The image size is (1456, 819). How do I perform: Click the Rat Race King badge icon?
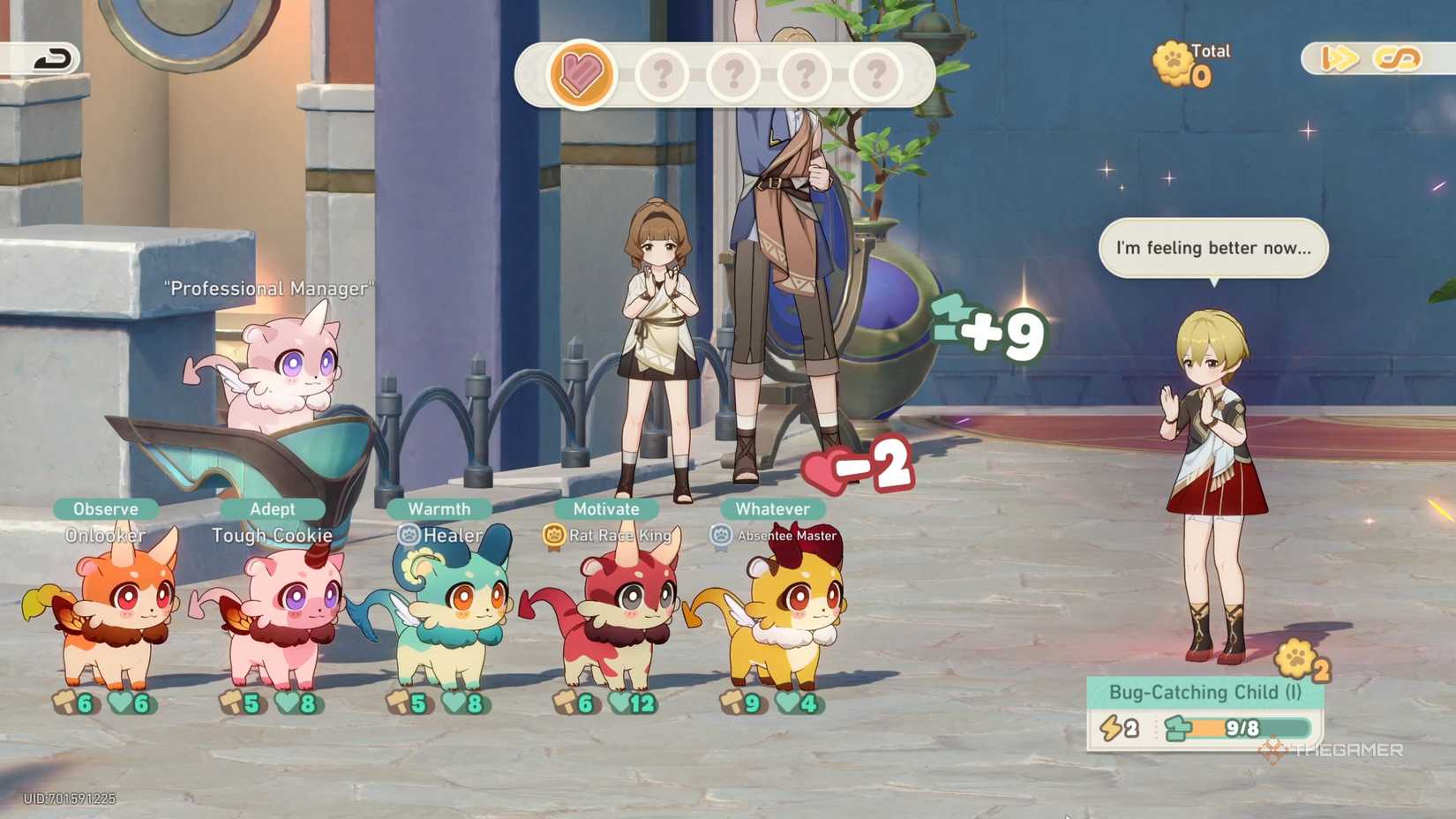tap(552, 535)
